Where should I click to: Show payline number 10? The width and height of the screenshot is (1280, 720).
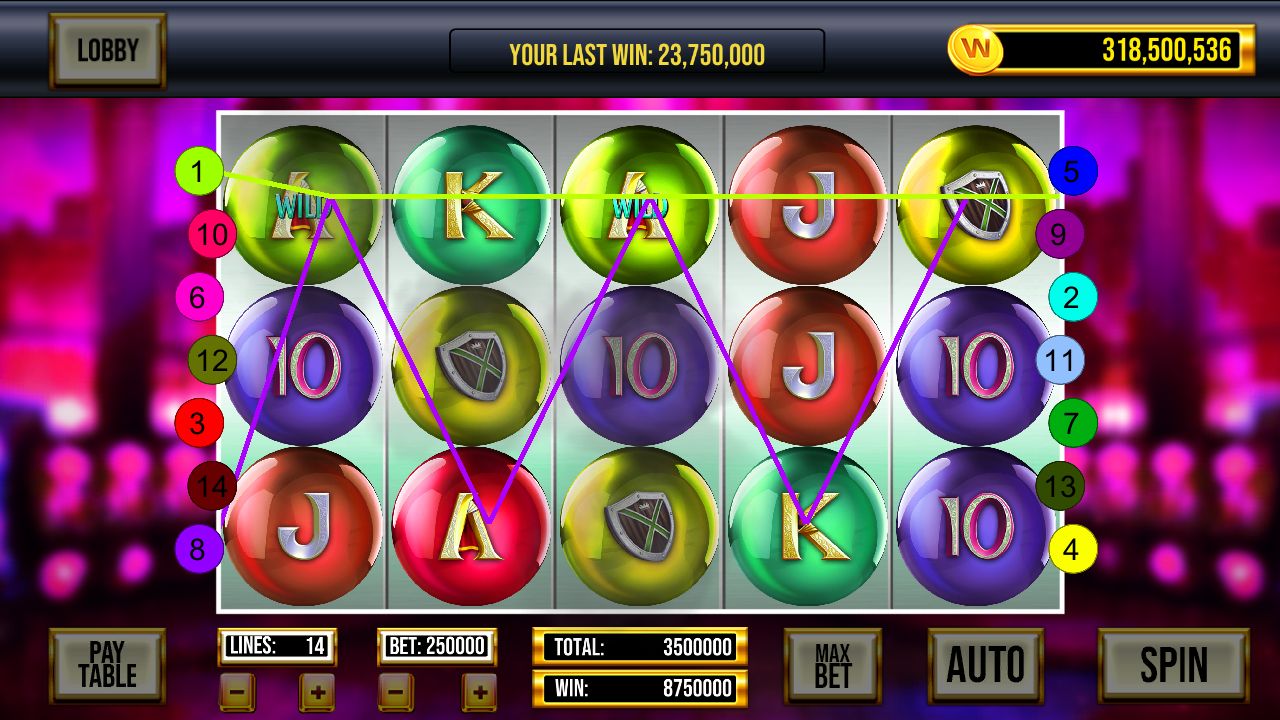click(x=212, y=235)
